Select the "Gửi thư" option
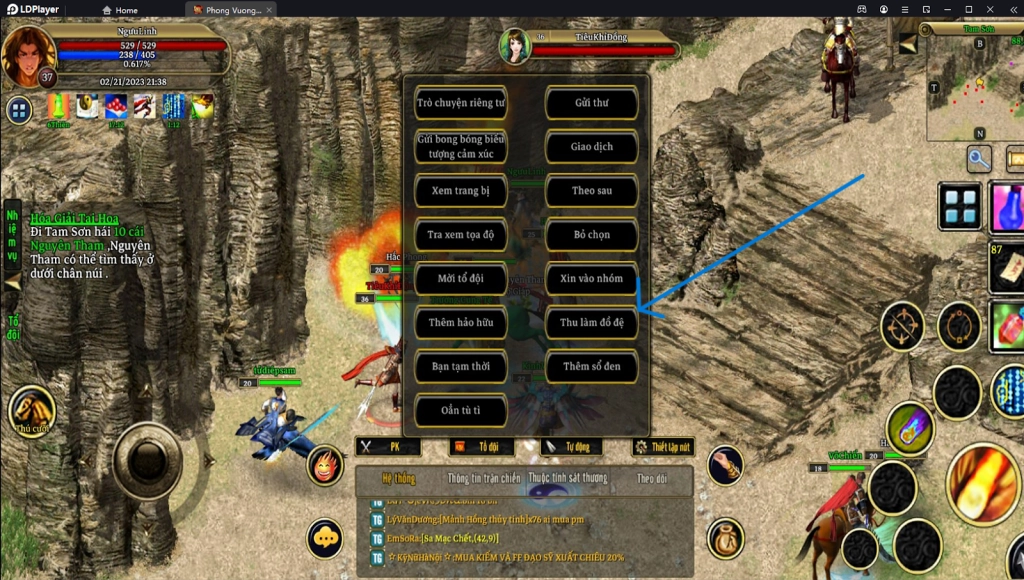 (x=591, y=103)
